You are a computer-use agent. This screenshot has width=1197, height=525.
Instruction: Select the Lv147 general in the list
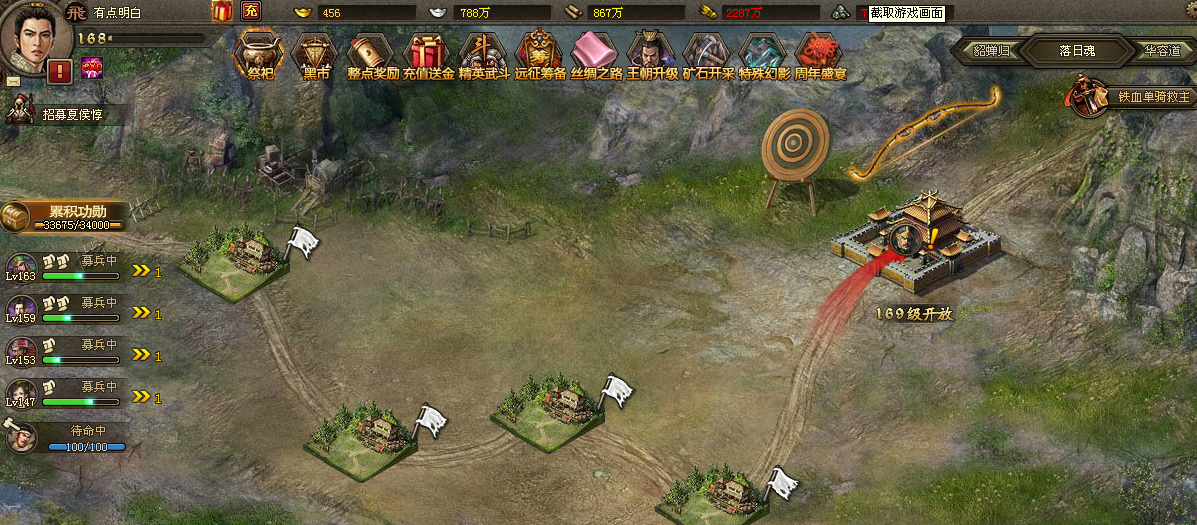tap(22, 394)
